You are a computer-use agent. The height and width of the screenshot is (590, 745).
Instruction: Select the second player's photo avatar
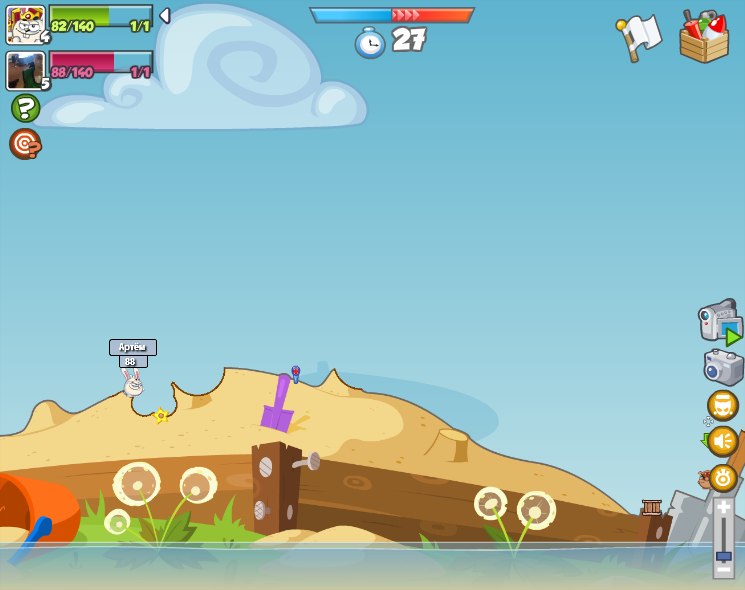click(25, 71)
